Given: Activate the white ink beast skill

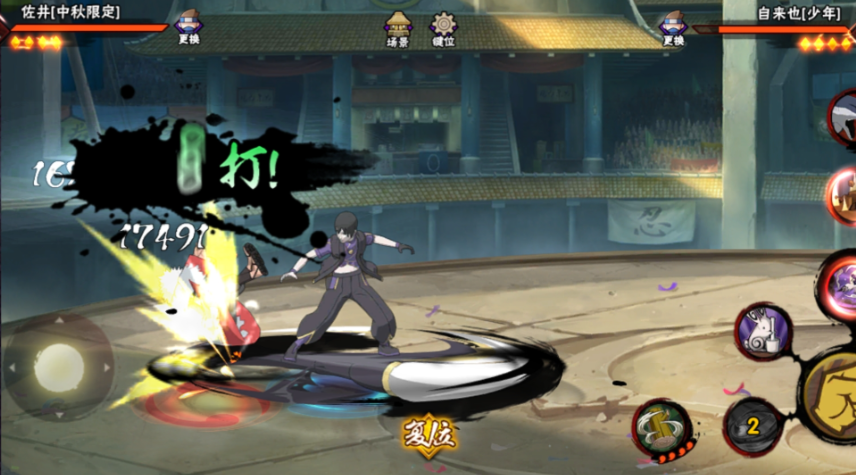Looking at the screenshot, I should tap(763, 331).
